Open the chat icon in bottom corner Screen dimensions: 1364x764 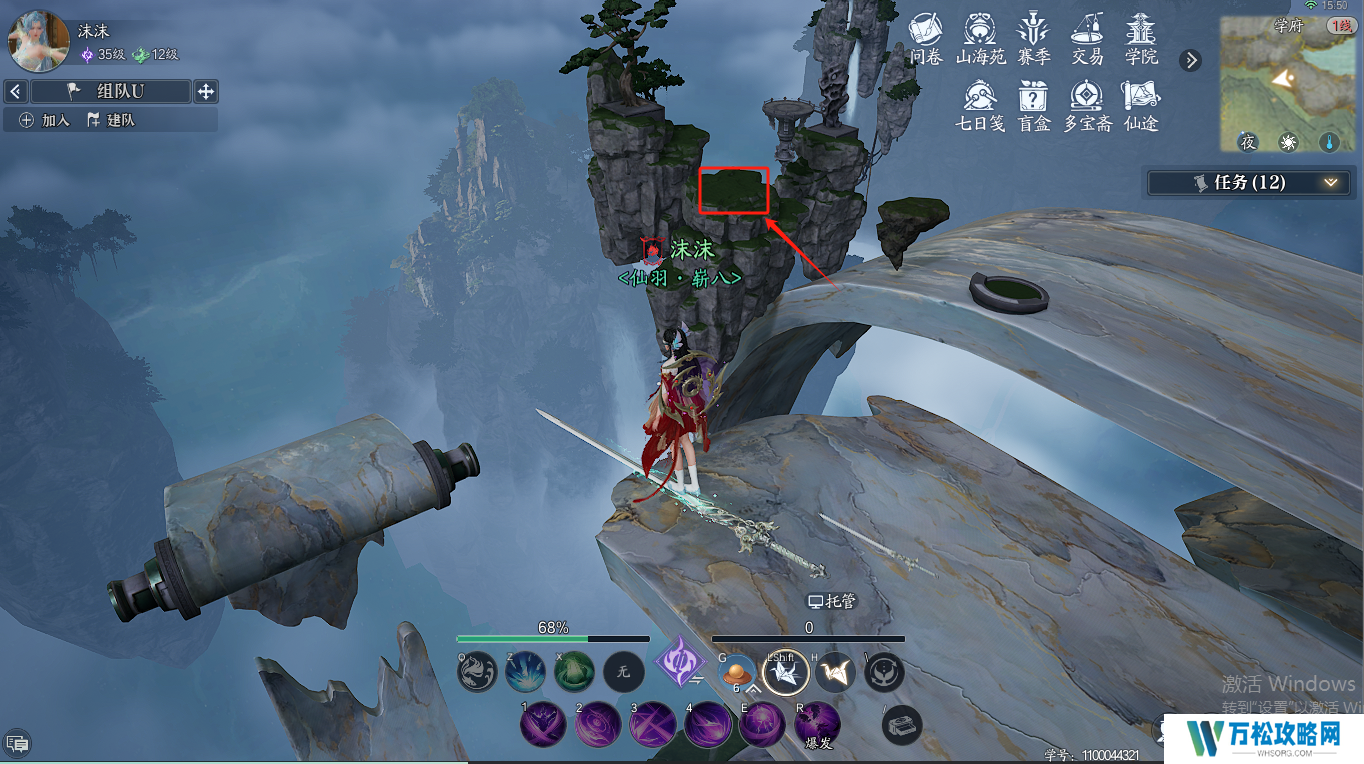point(17,743)
